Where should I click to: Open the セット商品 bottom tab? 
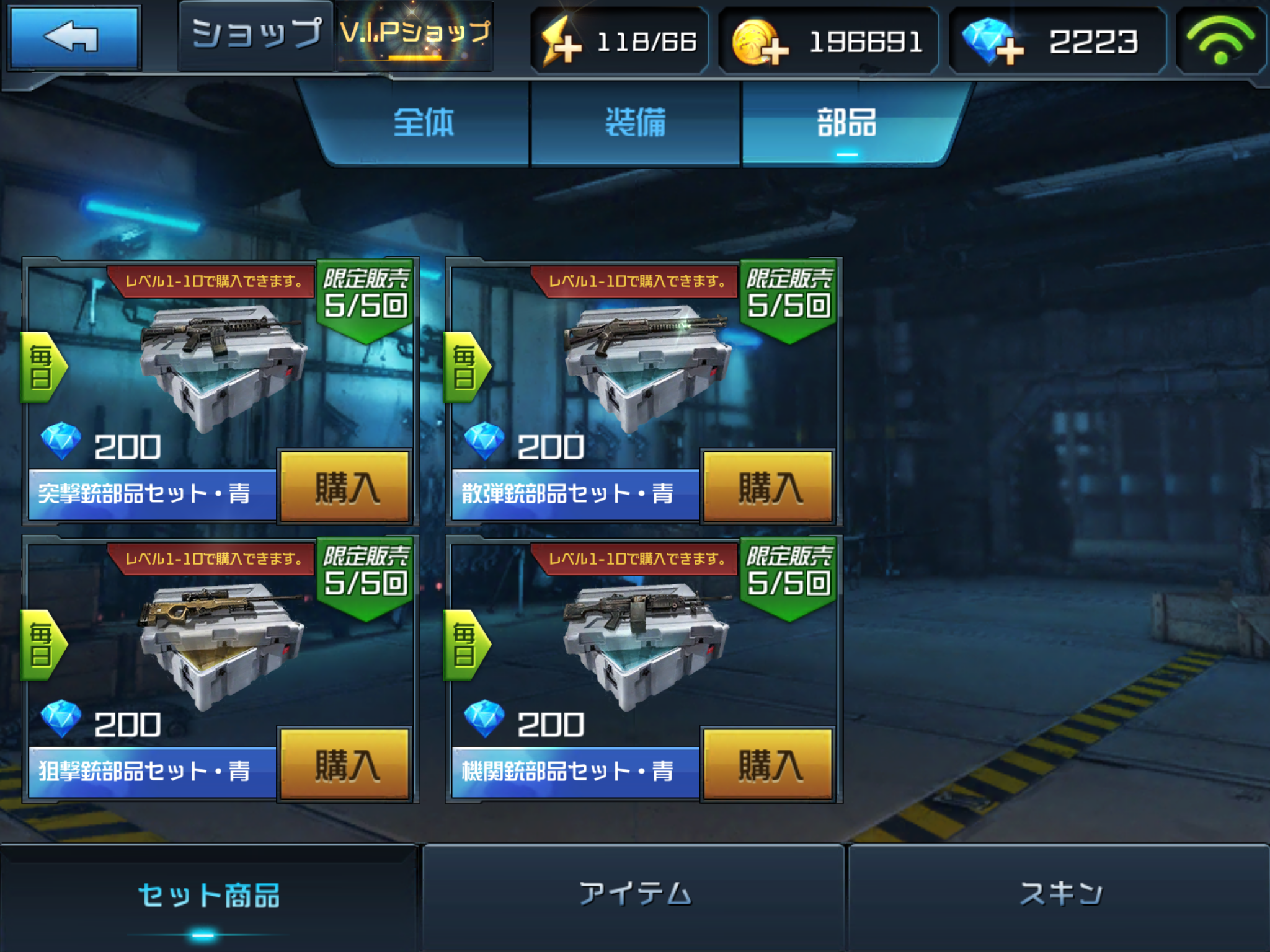click(x=208, y=896)
